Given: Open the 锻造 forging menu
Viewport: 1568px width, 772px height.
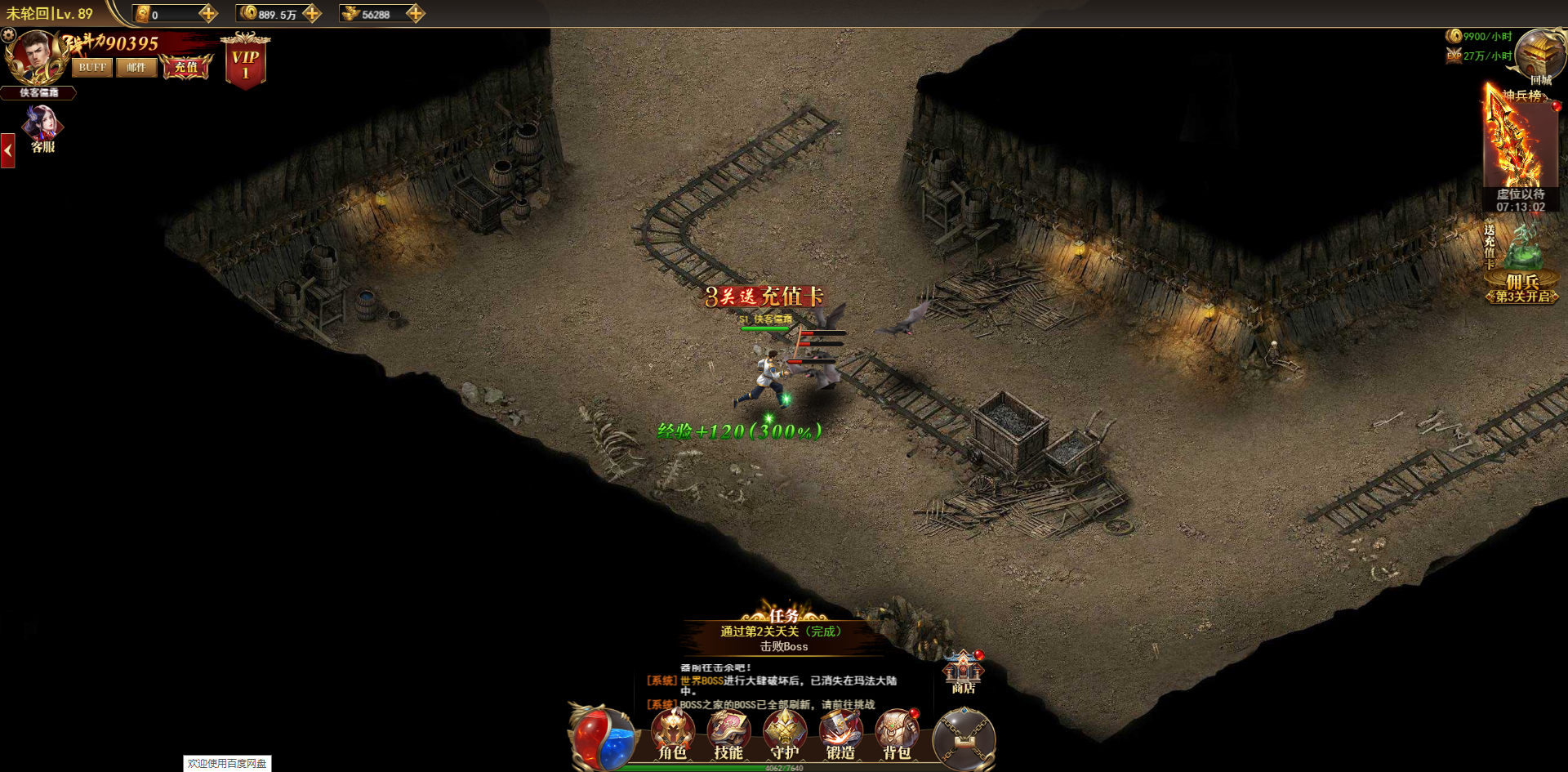Looking at the screenshot, I should point(840,735).
